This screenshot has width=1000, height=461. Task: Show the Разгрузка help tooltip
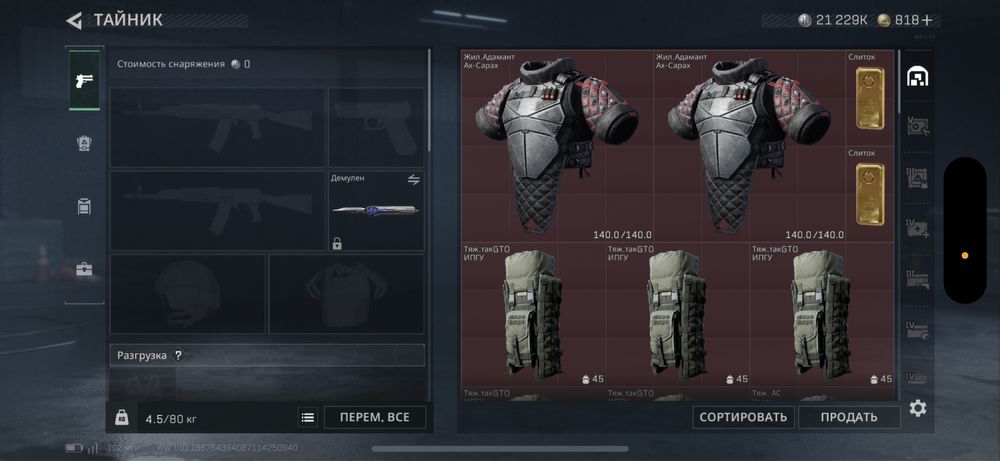(179, 355)
